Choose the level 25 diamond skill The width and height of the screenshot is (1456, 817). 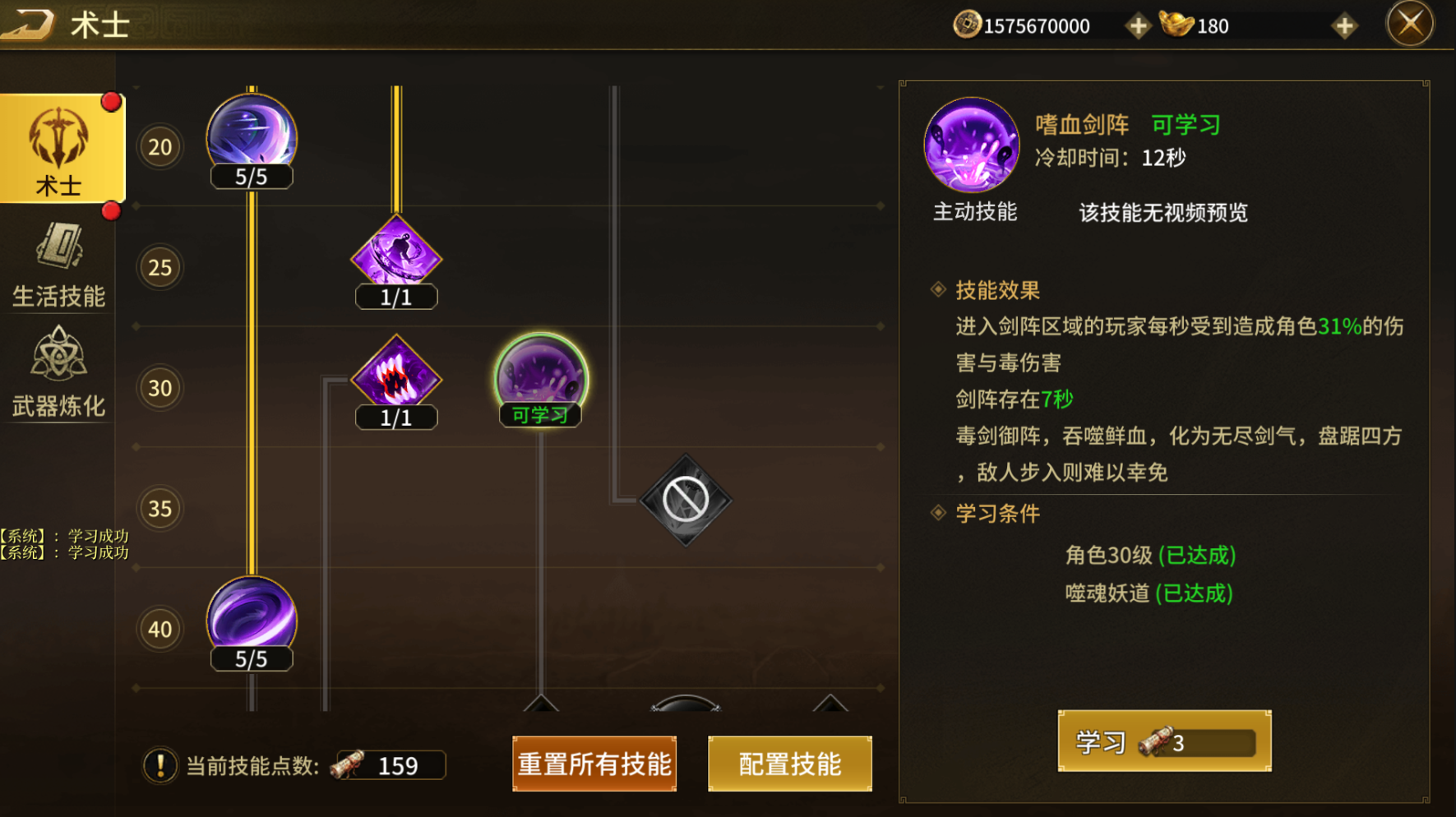pyautogui.click(x=396, y=256)
